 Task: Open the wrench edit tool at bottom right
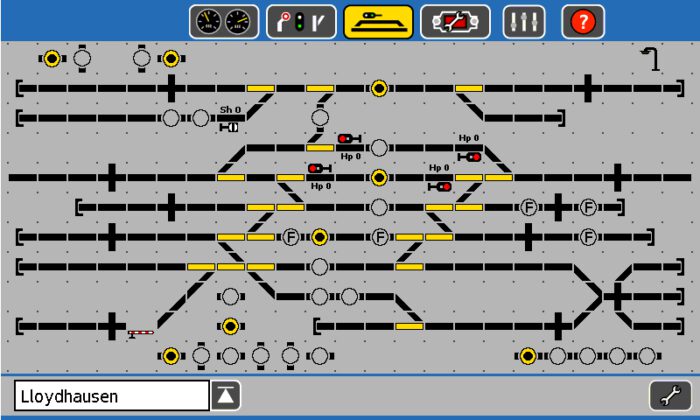[670, 396]
